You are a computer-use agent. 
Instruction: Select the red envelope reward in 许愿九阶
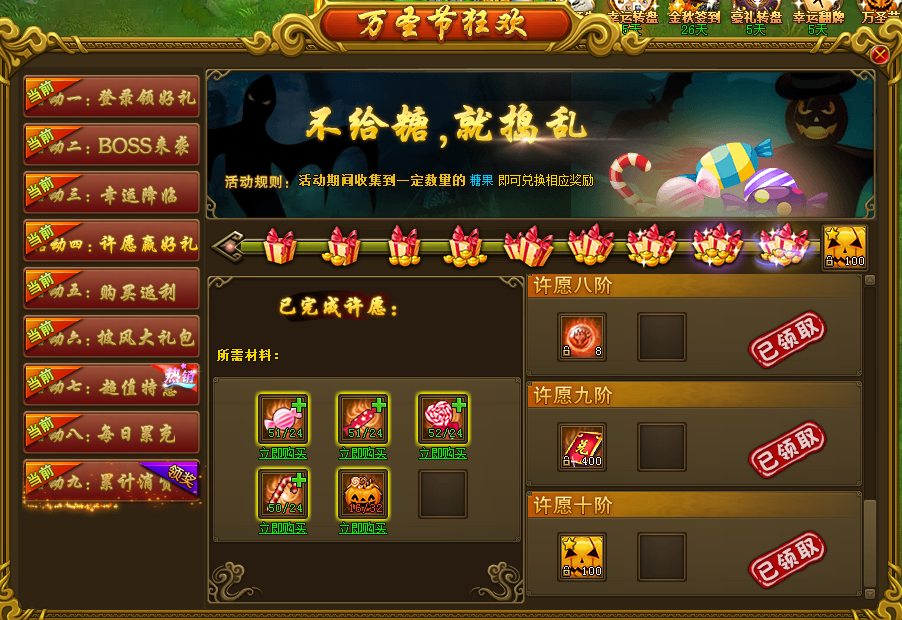(x=582, y=447)
